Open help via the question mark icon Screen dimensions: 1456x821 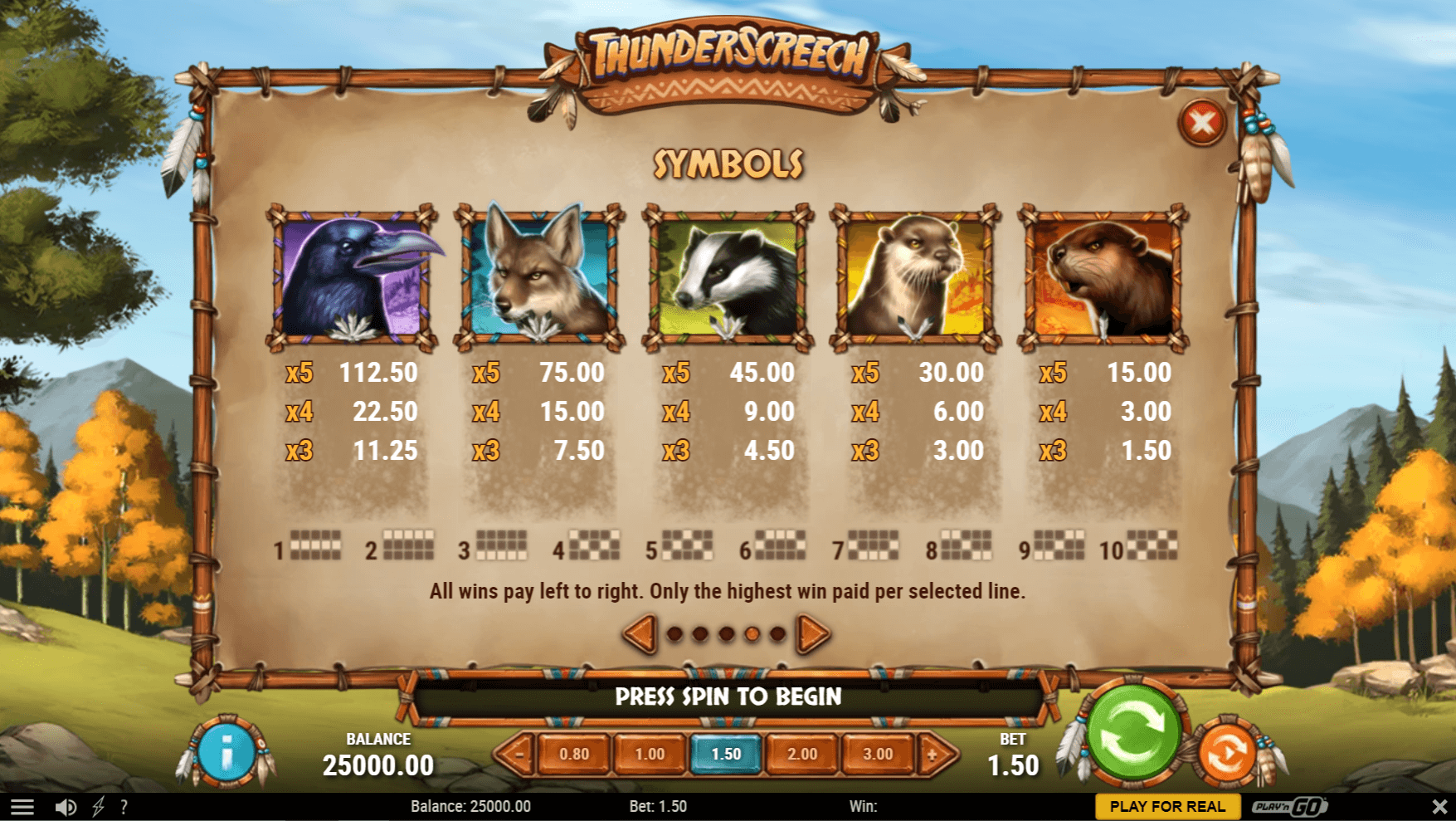(x=124, y=806)
